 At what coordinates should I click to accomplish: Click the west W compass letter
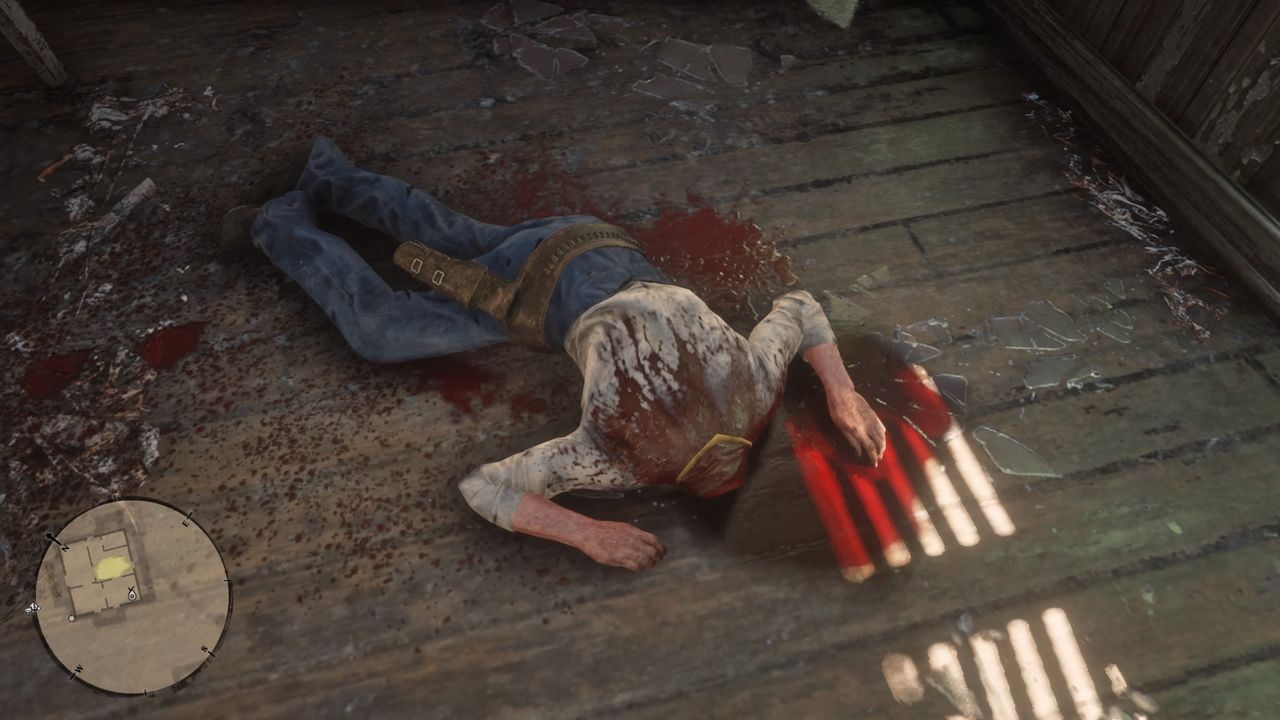79,668
